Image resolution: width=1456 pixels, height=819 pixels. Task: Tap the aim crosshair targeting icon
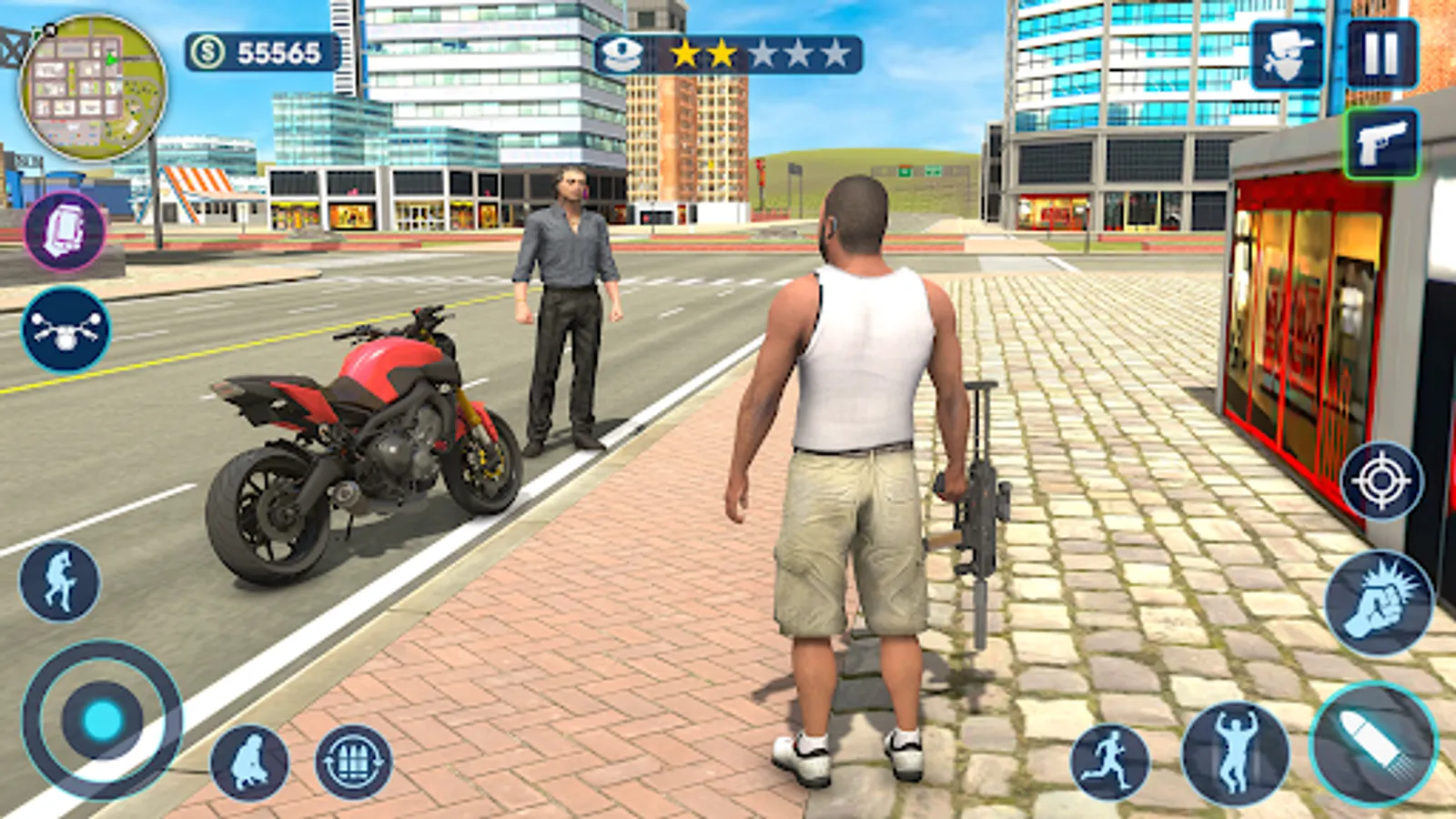[x=1384, y=481]
